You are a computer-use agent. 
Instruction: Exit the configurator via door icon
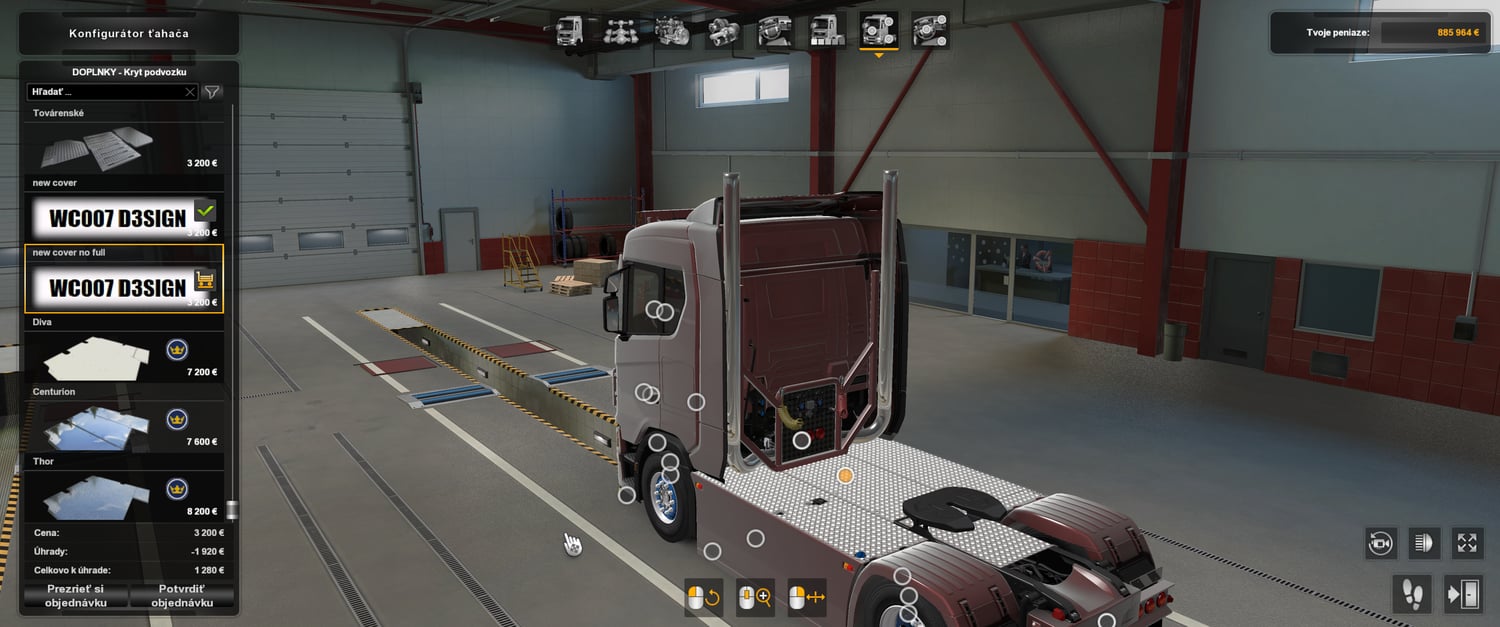[1462, 594]
